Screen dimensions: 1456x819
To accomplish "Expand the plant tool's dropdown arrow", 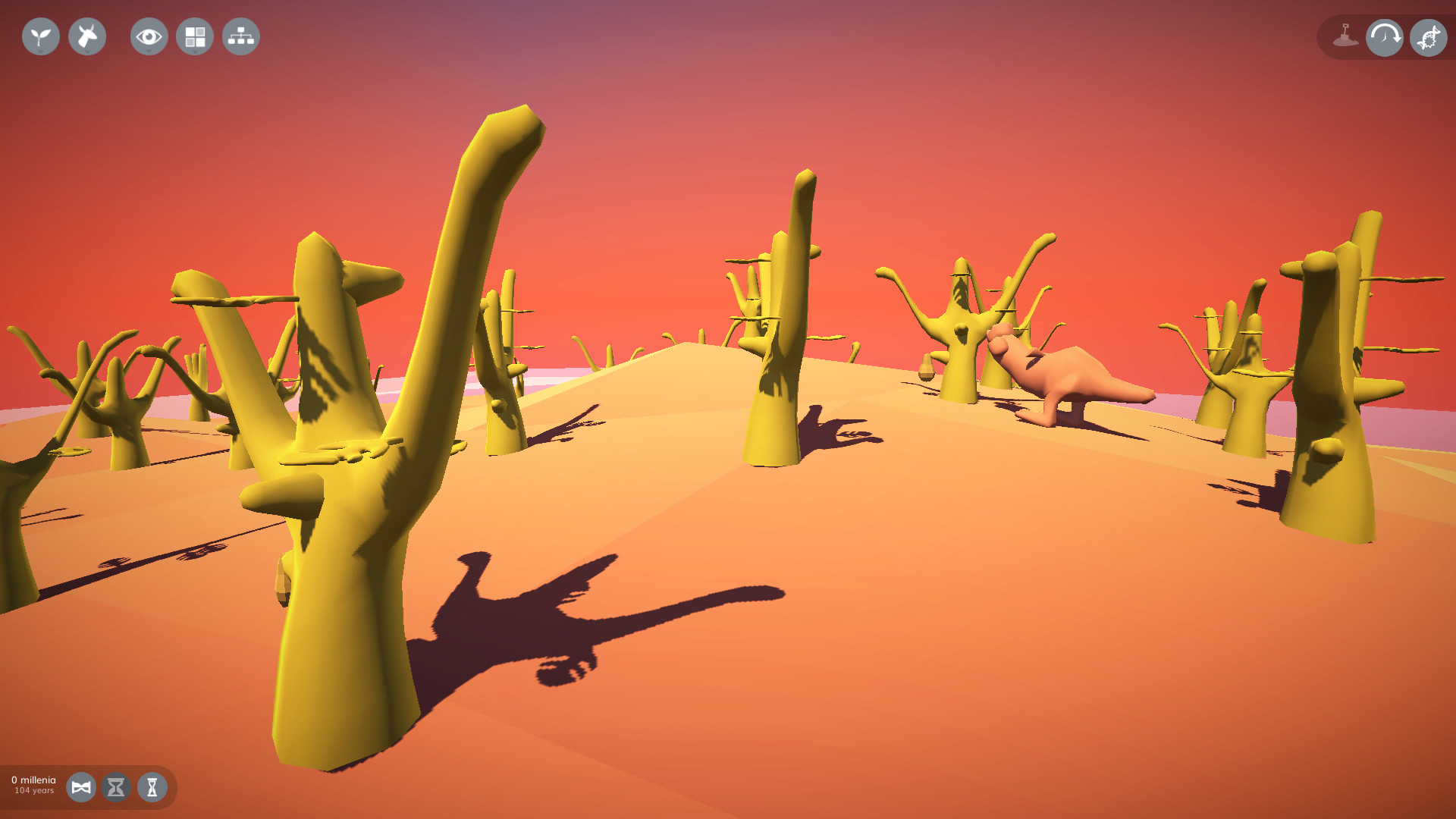I will coord(40,52).
